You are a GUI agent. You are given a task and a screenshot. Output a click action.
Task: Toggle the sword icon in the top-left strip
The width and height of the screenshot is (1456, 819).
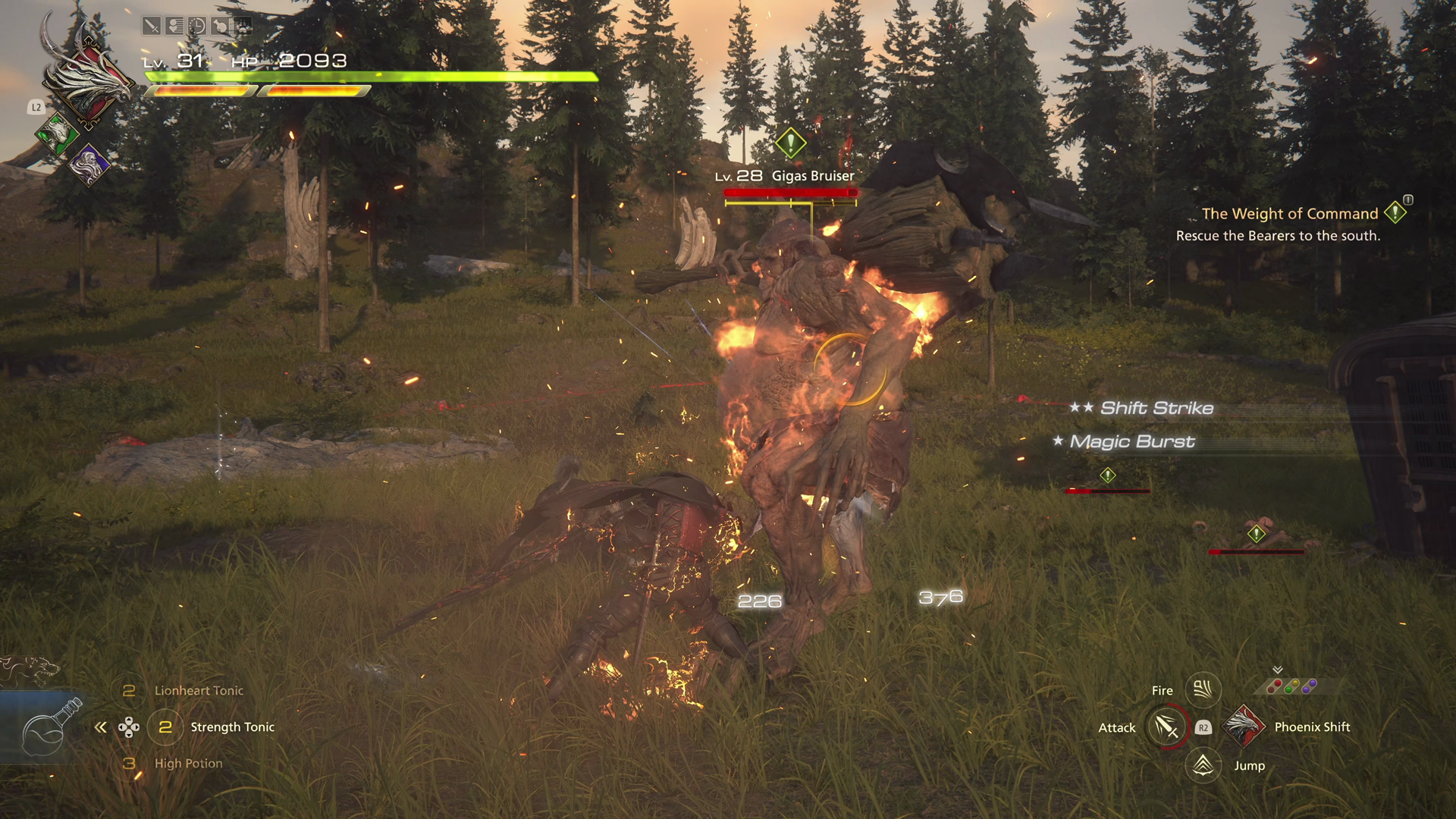point(151,26)
